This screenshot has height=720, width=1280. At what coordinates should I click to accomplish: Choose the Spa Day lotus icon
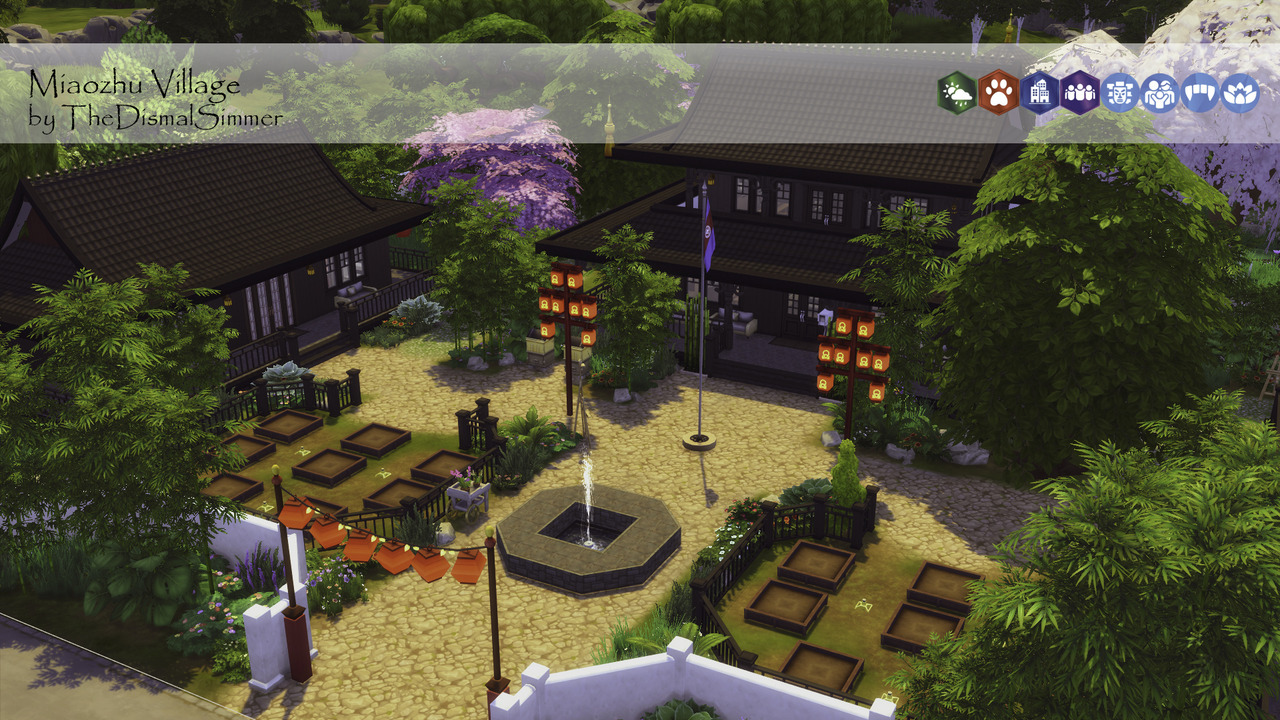tap(1240, 93)
